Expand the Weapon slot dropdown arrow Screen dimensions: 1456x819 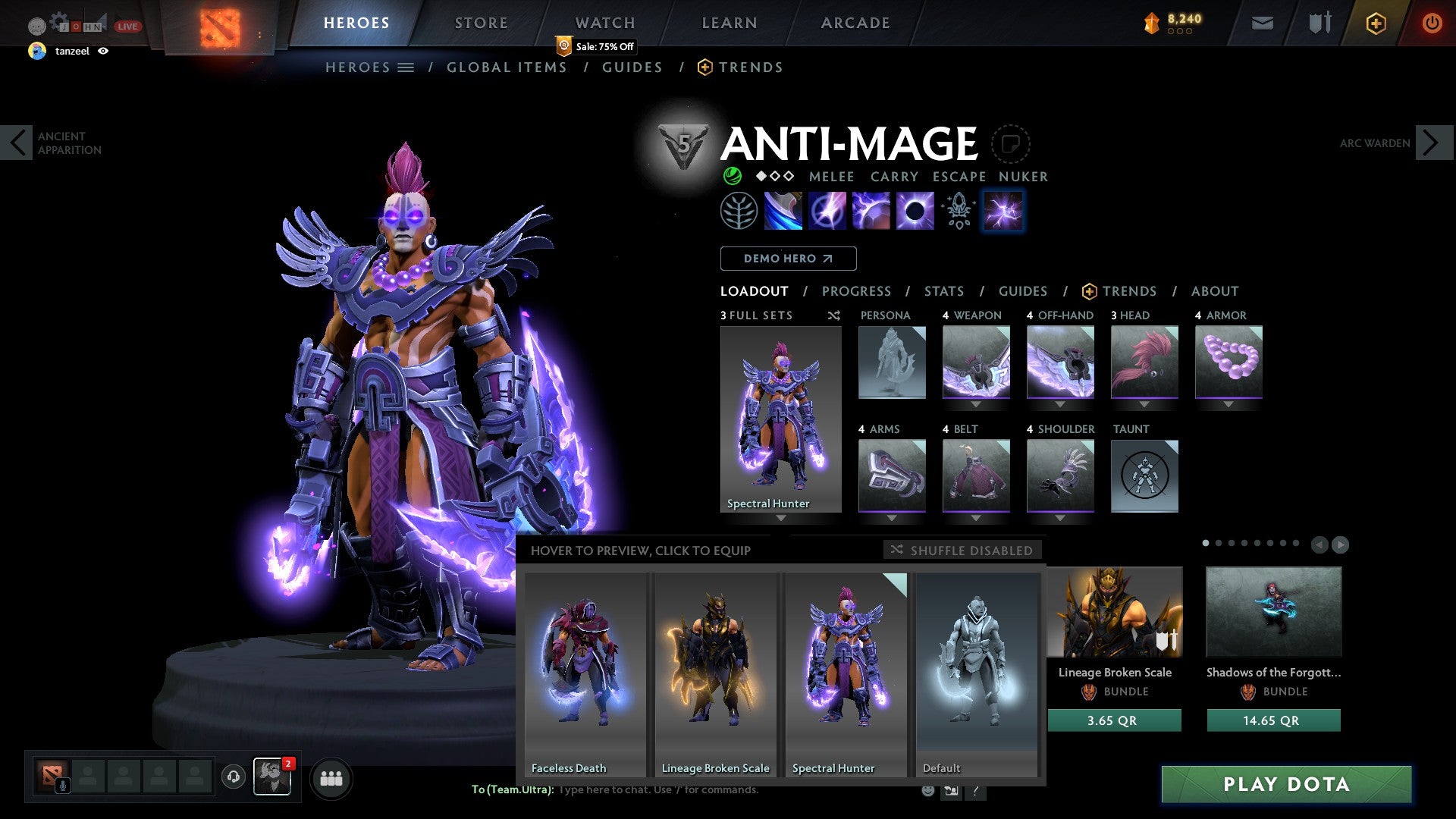pos(977,404)
